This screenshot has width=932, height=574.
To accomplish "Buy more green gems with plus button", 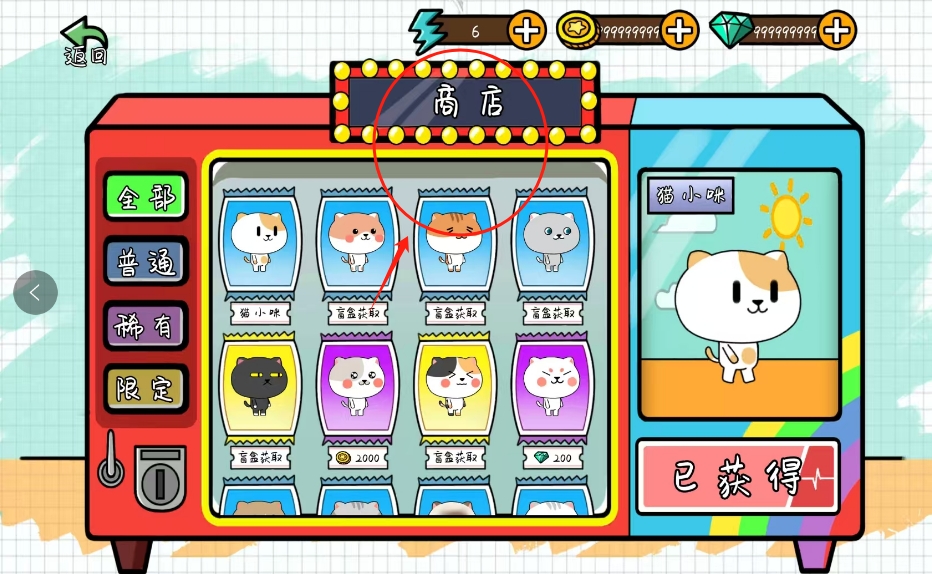I will 837,30.
